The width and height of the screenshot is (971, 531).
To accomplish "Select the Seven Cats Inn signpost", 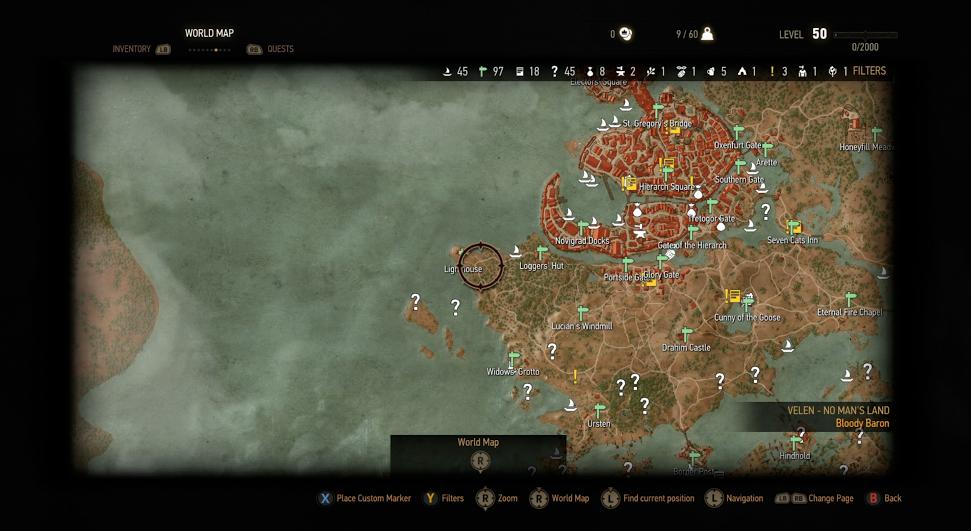I will pos(793,228).
